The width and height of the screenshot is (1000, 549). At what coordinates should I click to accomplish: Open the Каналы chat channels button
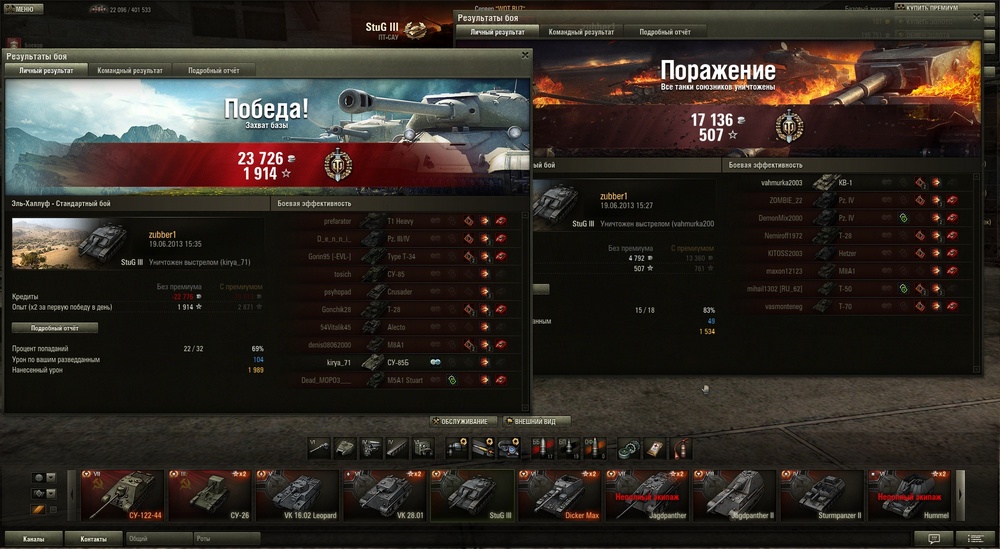coord(33,538)
